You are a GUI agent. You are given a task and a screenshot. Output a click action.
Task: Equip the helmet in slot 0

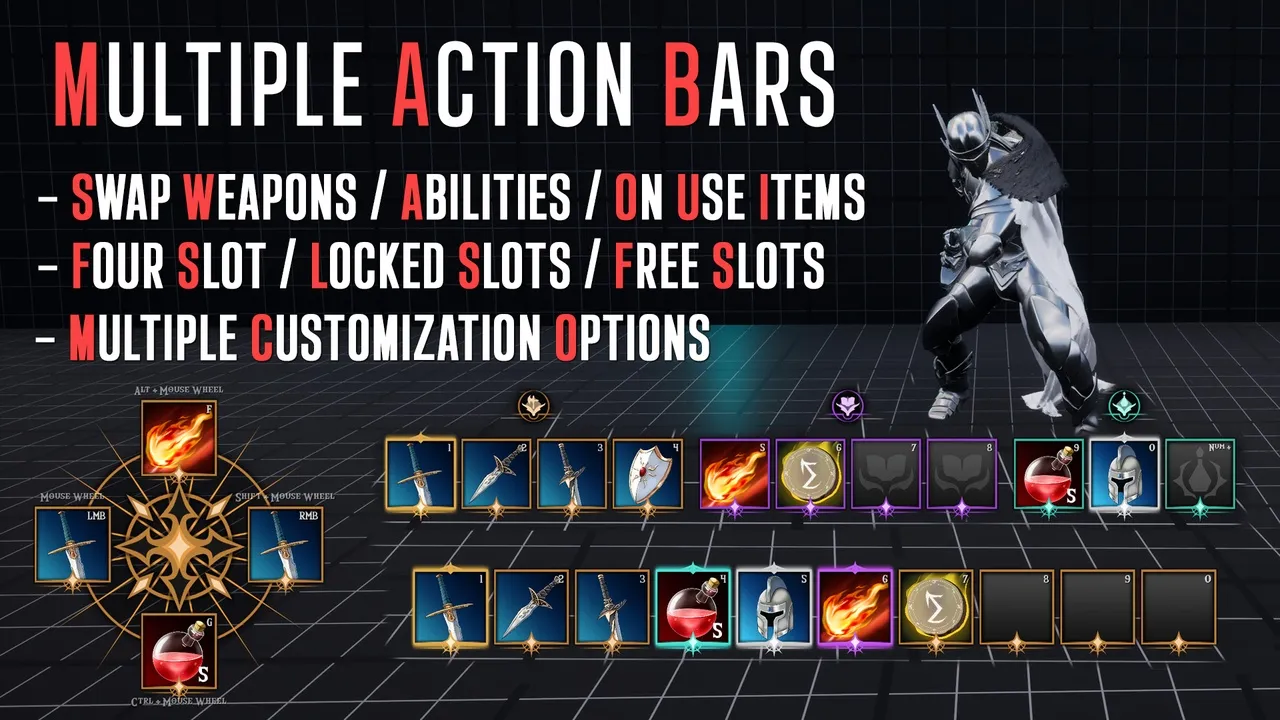coord(1124,473)
